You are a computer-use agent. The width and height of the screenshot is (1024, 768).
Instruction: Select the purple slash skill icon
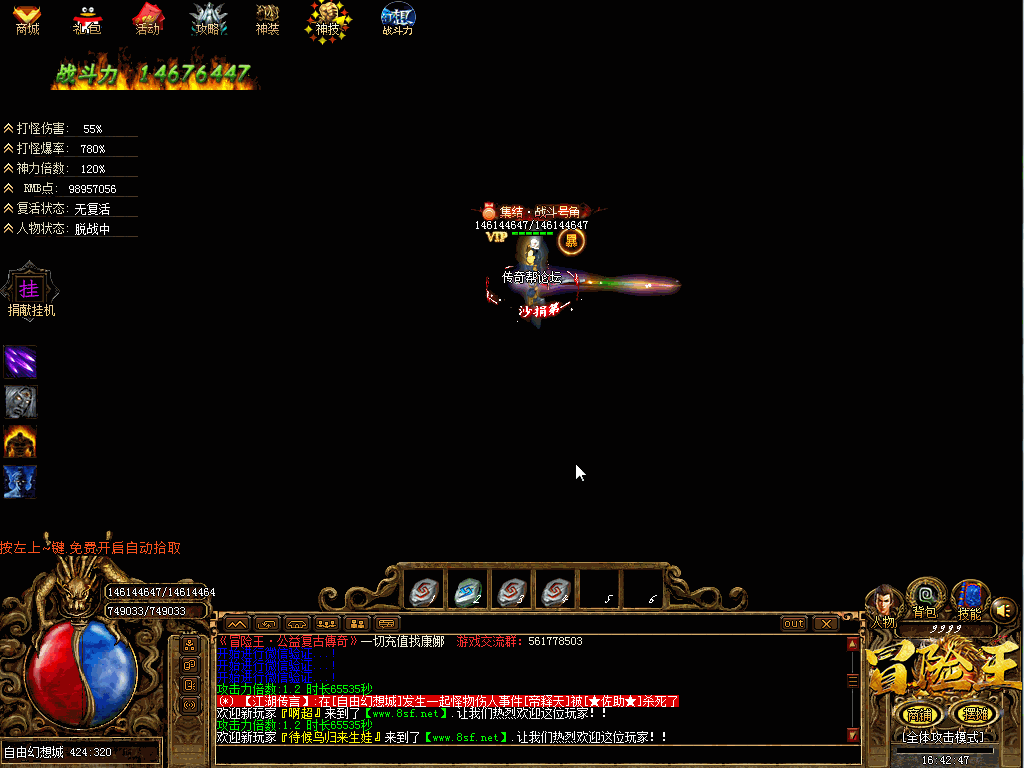pos(20,361)
